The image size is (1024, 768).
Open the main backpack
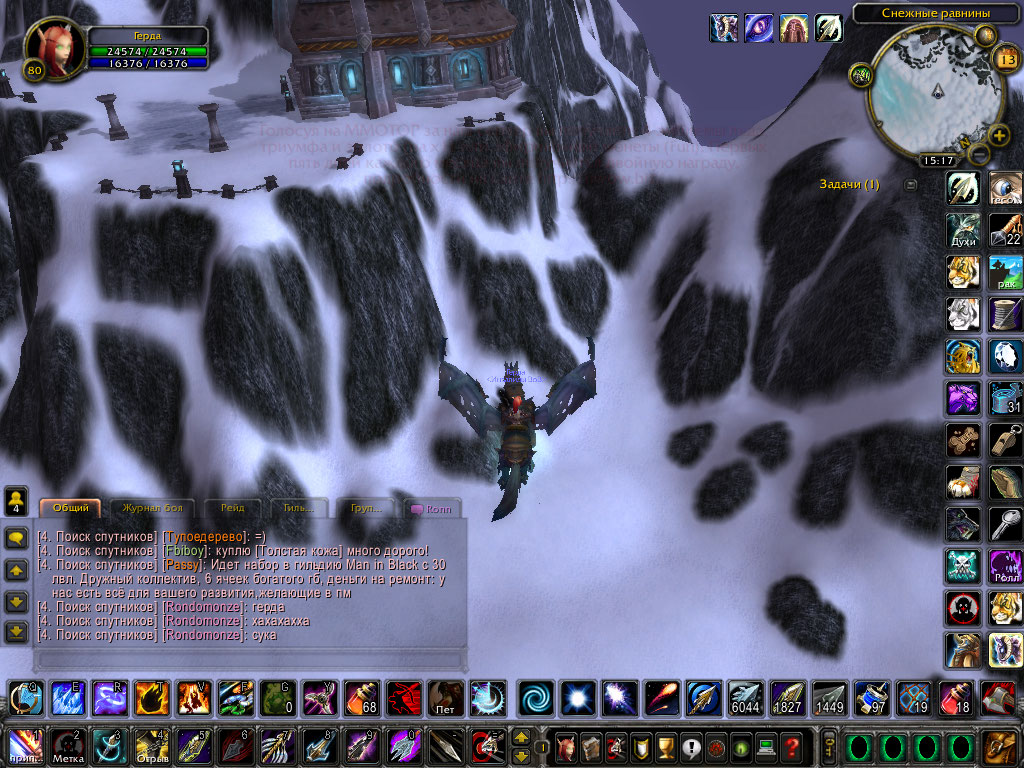point(999,746)
